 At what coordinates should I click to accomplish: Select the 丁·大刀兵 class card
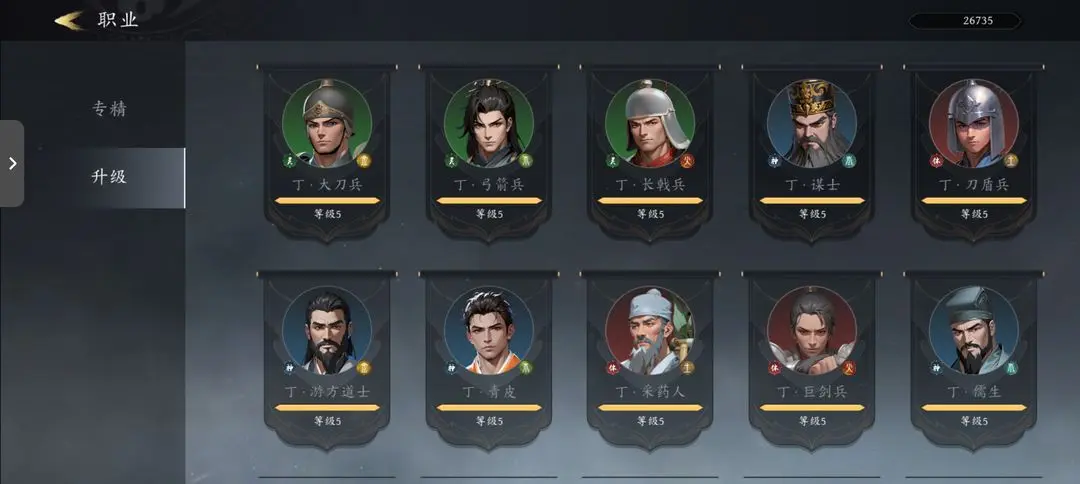click(327, 150)
